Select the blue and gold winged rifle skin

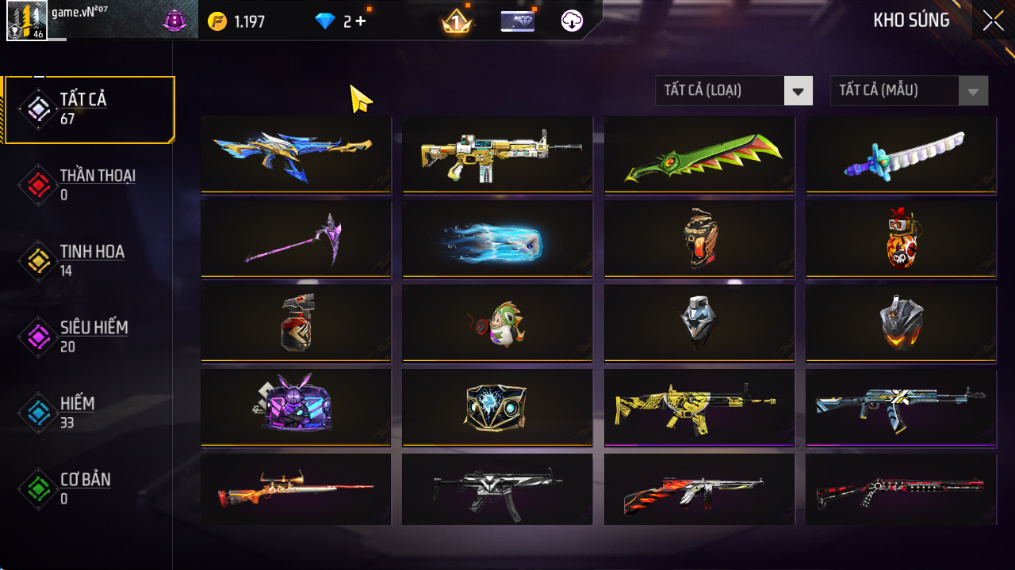(x=295, y=154)
